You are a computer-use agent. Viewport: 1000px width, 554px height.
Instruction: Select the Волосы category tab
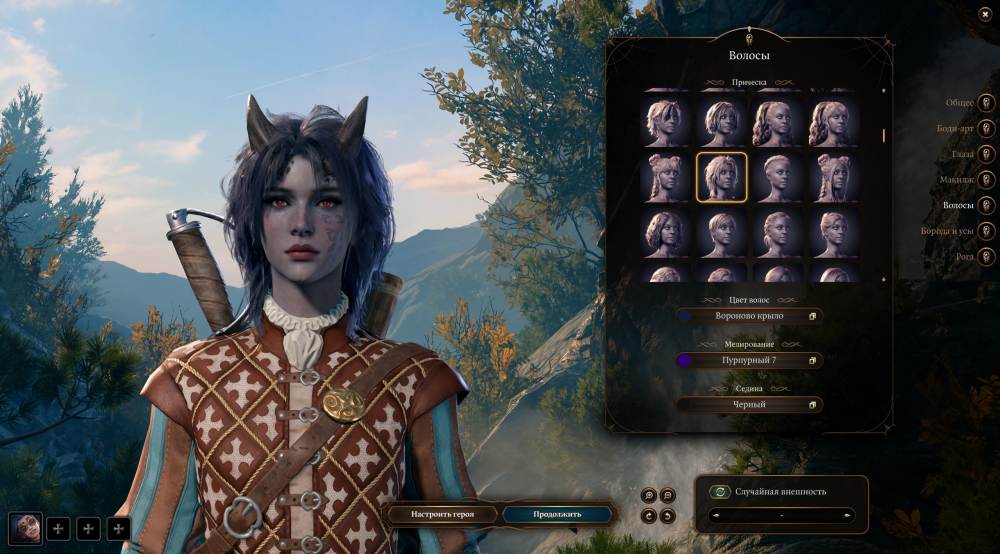(986, 205)
